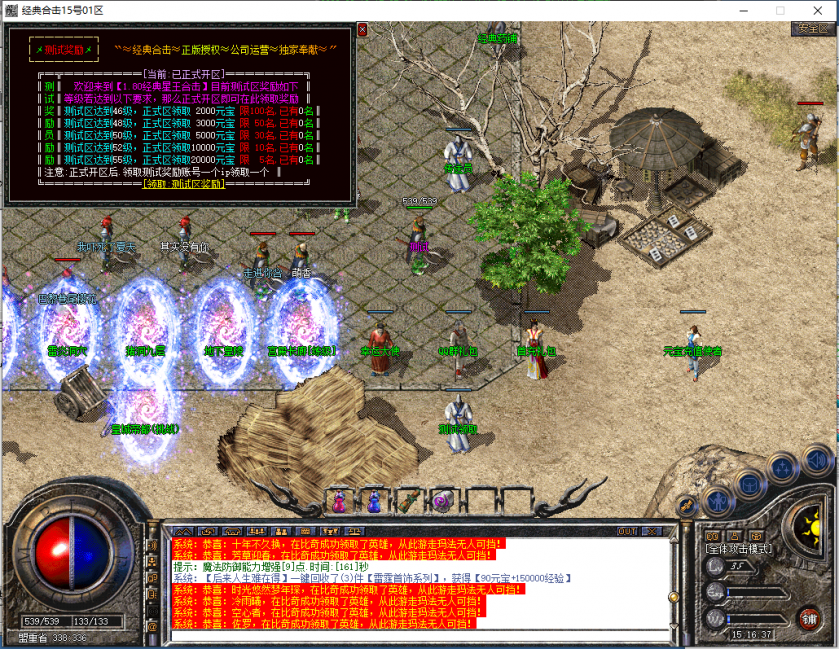Use the purple swirl stone belt slot
840x649 pixels.
click(x=441, y=500)
